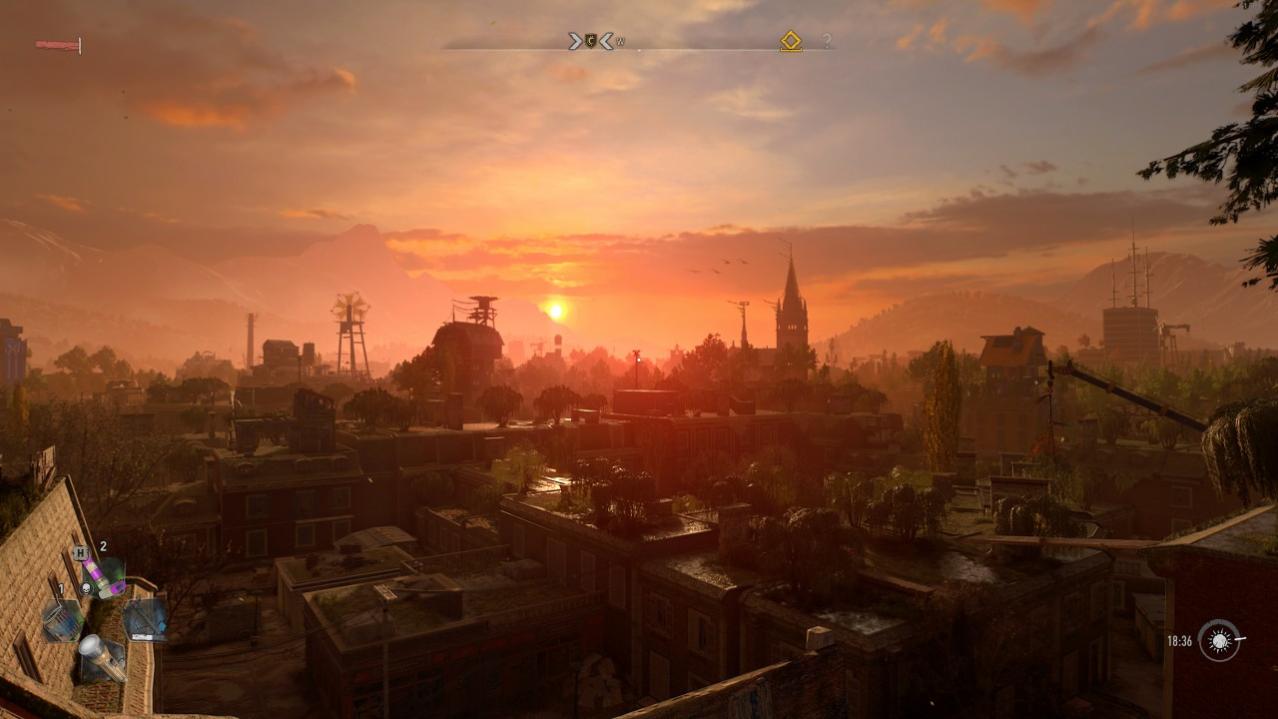The width and height of the screenshot is (1278, 719).
Task: Choose the flashlight in the bottom quick slot
Action: (101, 657)
